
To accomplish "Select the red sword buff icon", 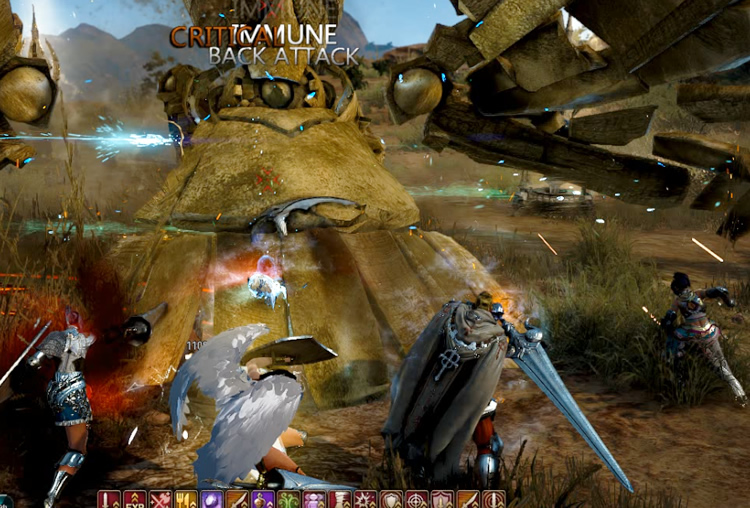I will 105,499.
